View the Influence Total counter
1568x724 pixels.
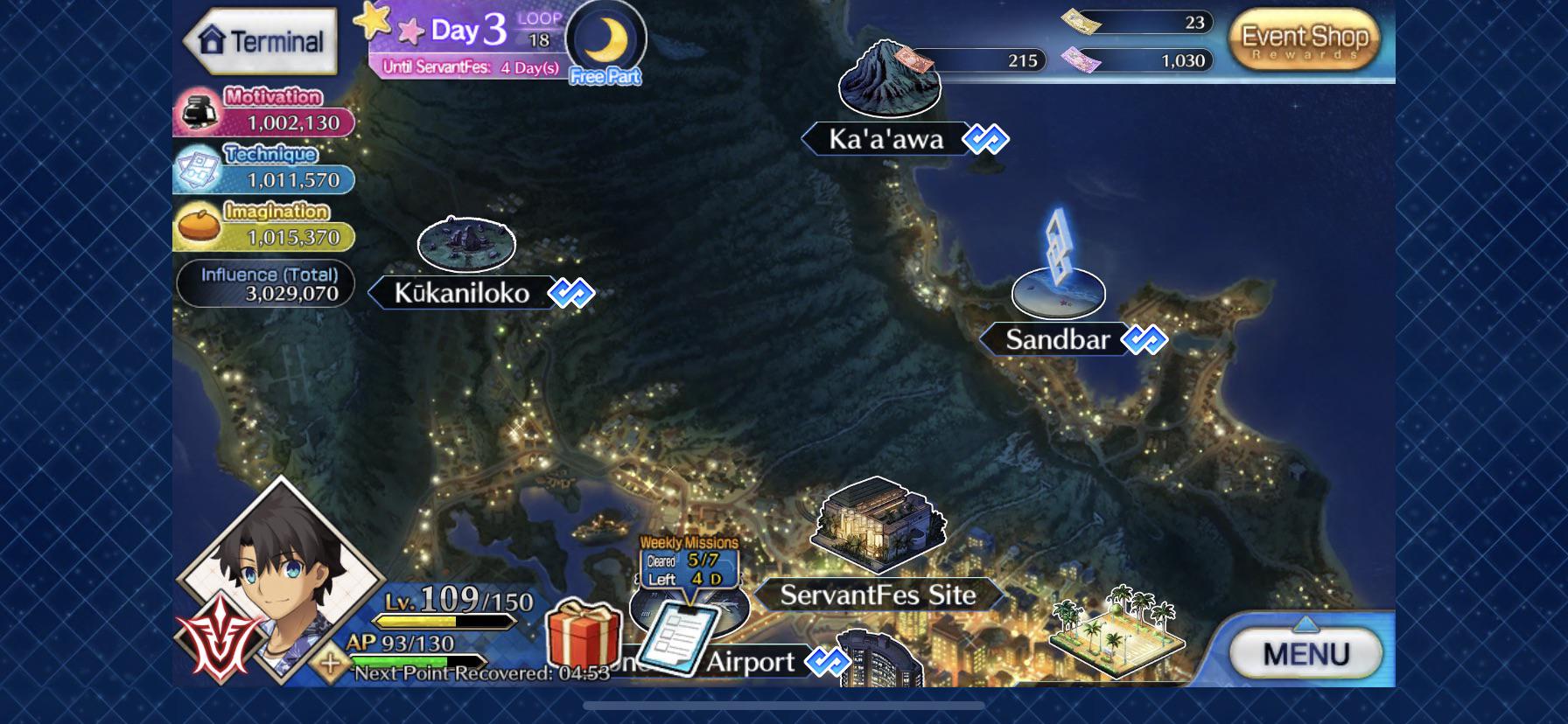click(x=265, y=284)
